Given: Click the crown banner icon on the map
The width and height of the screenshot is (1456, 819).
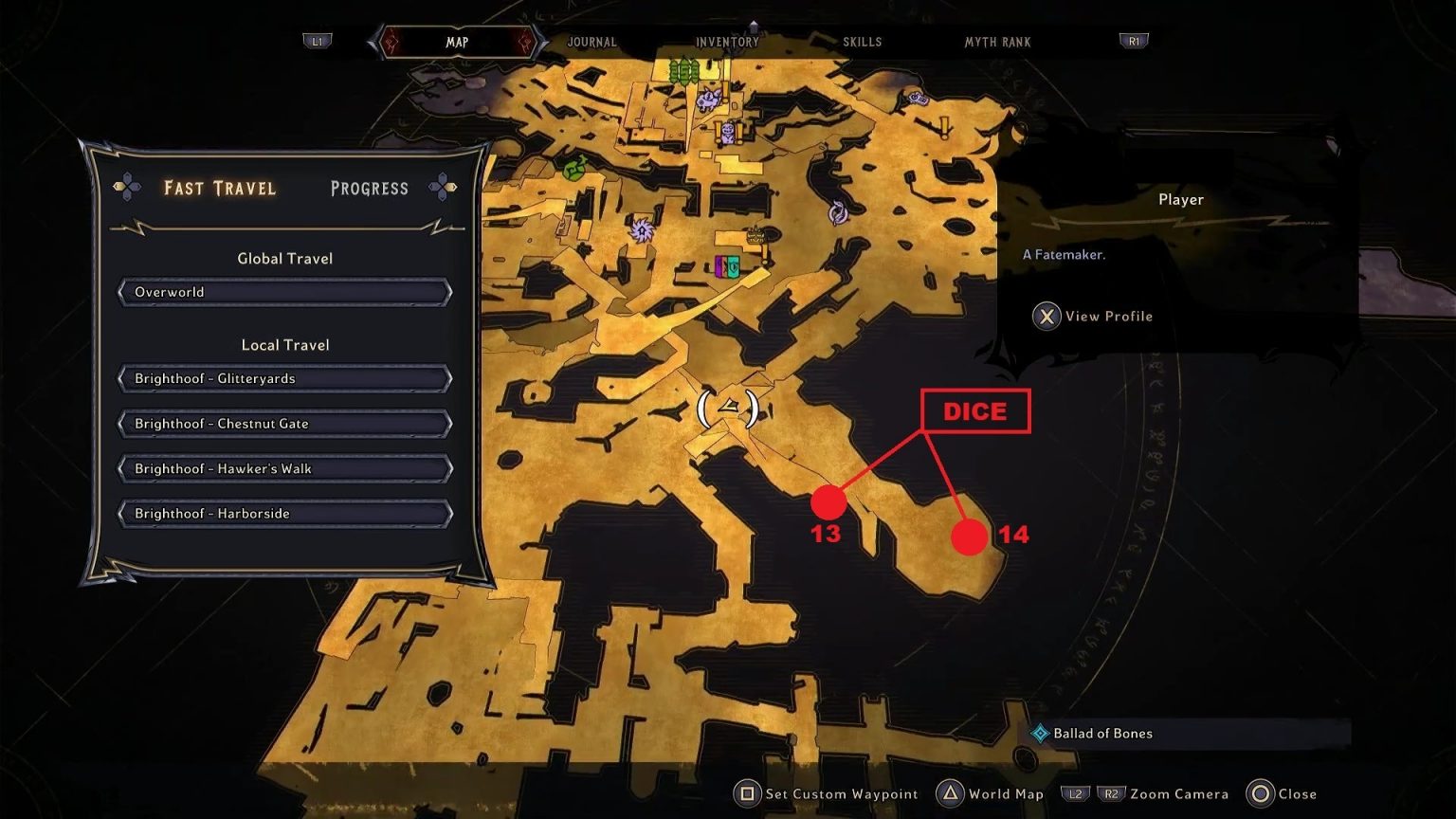Looking at the screenshot, I should [755, 234].
